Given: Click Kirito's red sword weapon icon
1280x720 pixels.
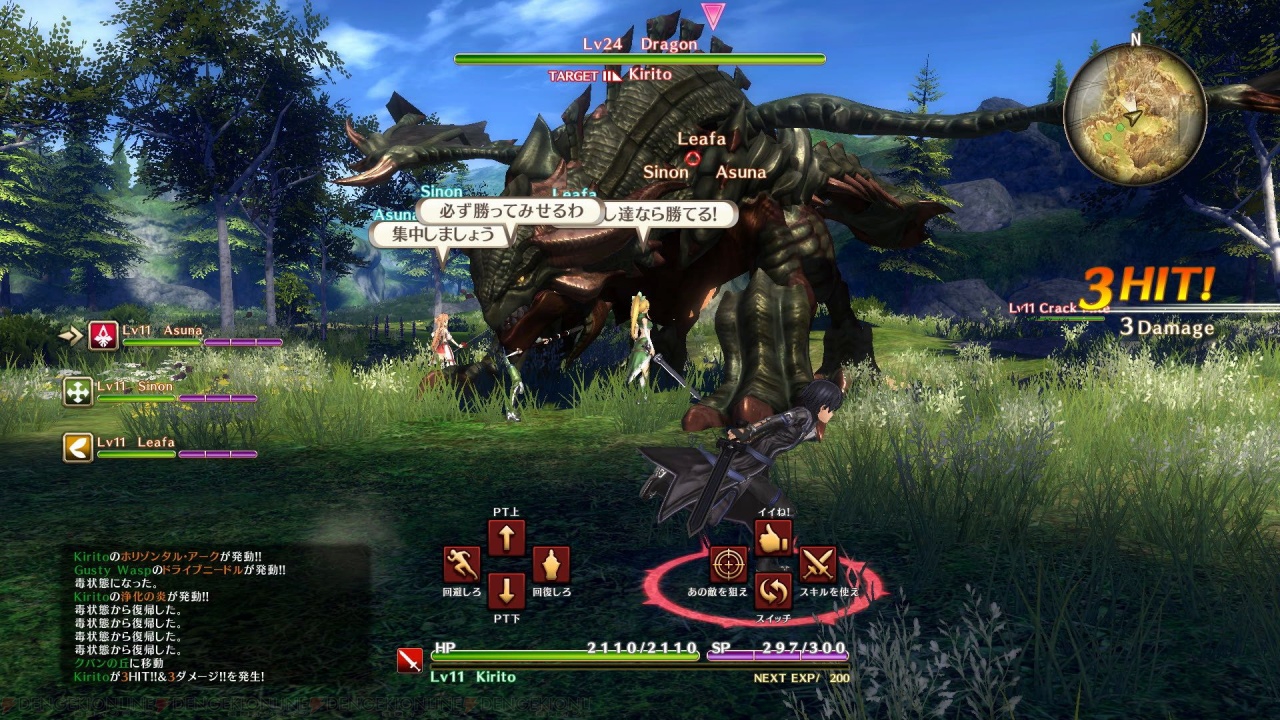Looking at the screenshot, I should pyautogui.click(x=409, y=661).
